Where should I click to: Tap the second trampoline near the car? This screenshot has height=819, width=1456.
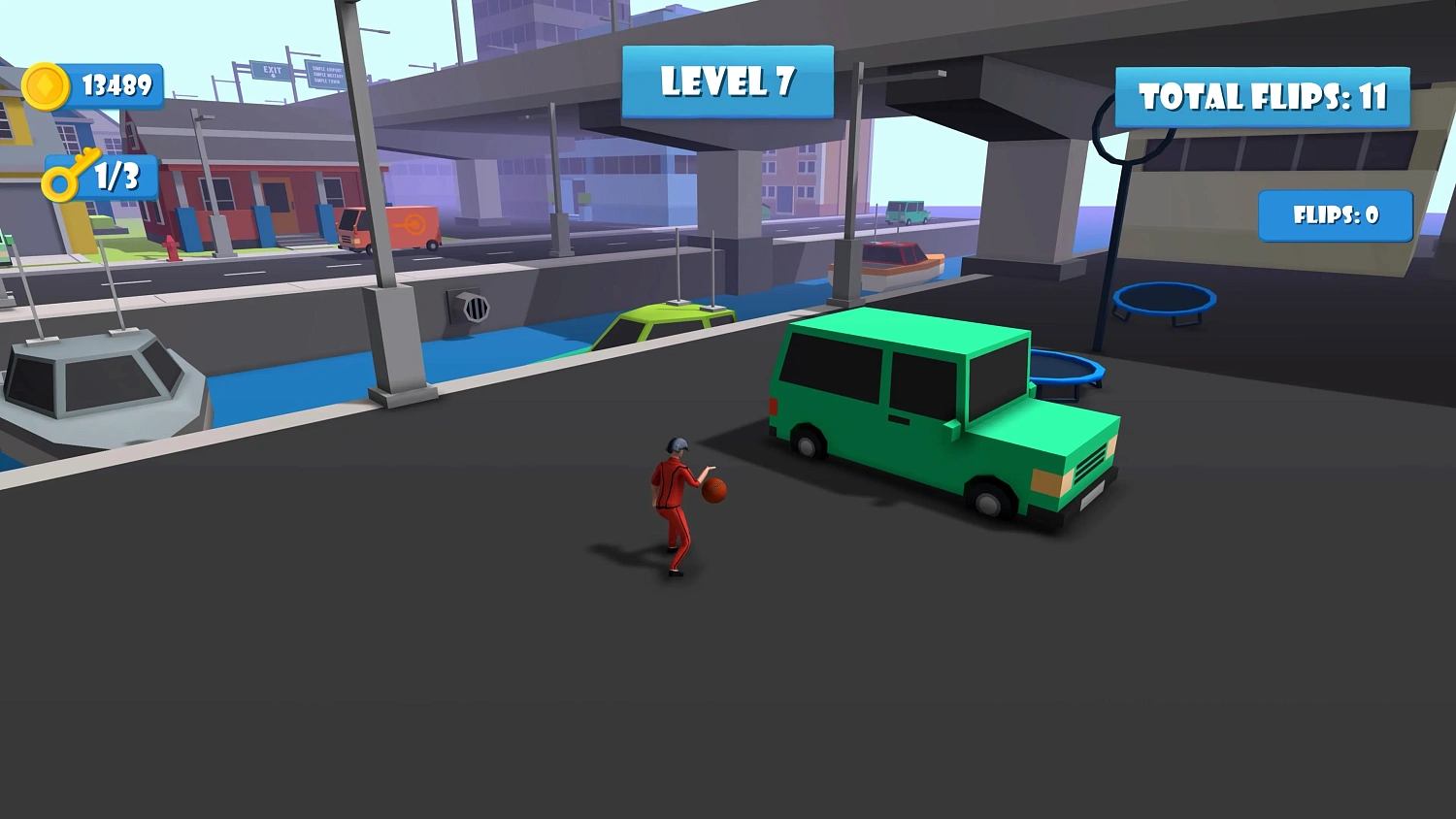click(x=1068, y=367)
